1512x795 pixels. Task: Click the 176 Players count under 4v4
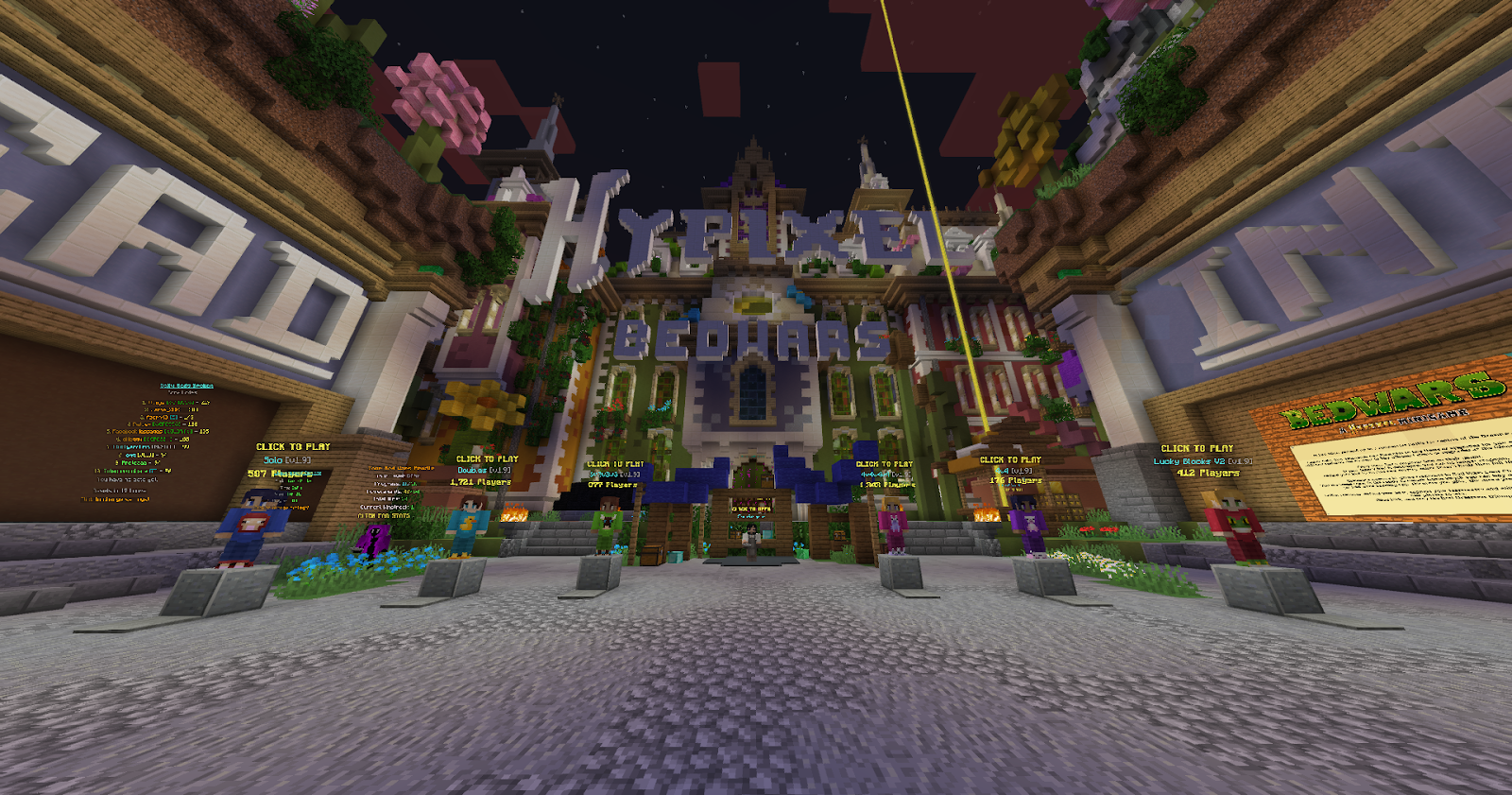click(x=1018, y=480)
